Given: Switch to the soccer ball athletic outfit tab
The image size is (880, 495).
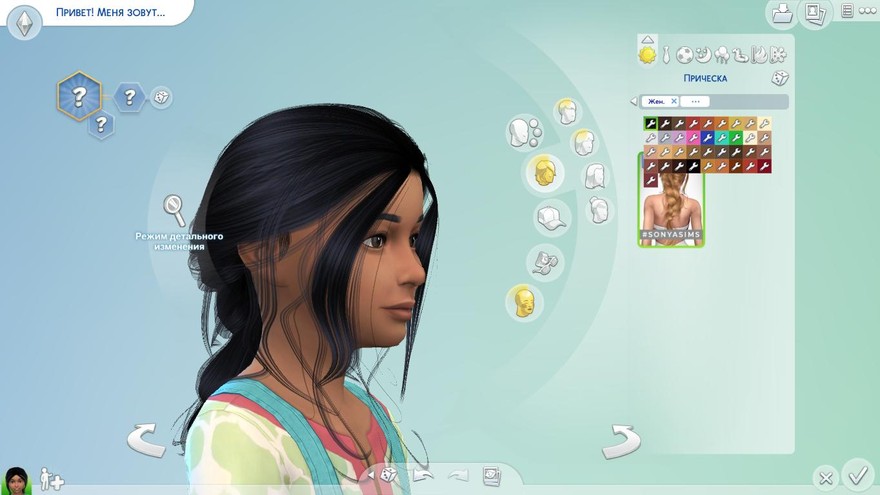Looking at the screenshot, I should pyautogui.click(x=685, y=55).
